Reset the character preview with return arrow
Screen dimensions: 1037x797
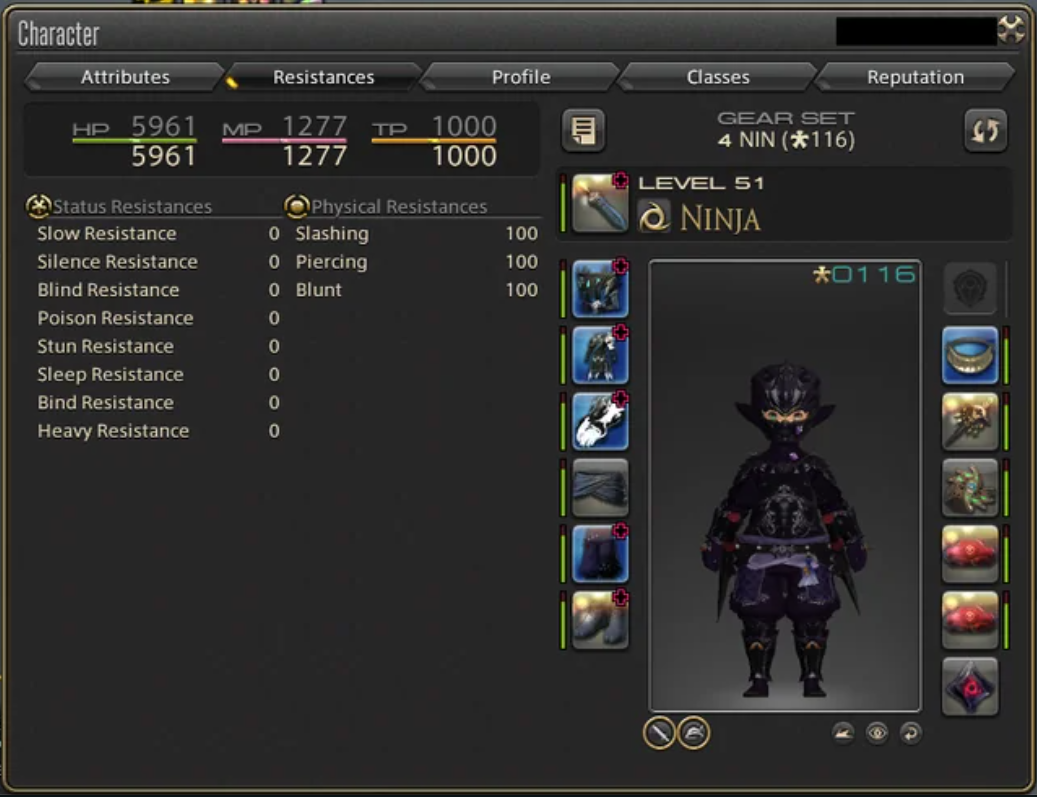click(909, 733)
